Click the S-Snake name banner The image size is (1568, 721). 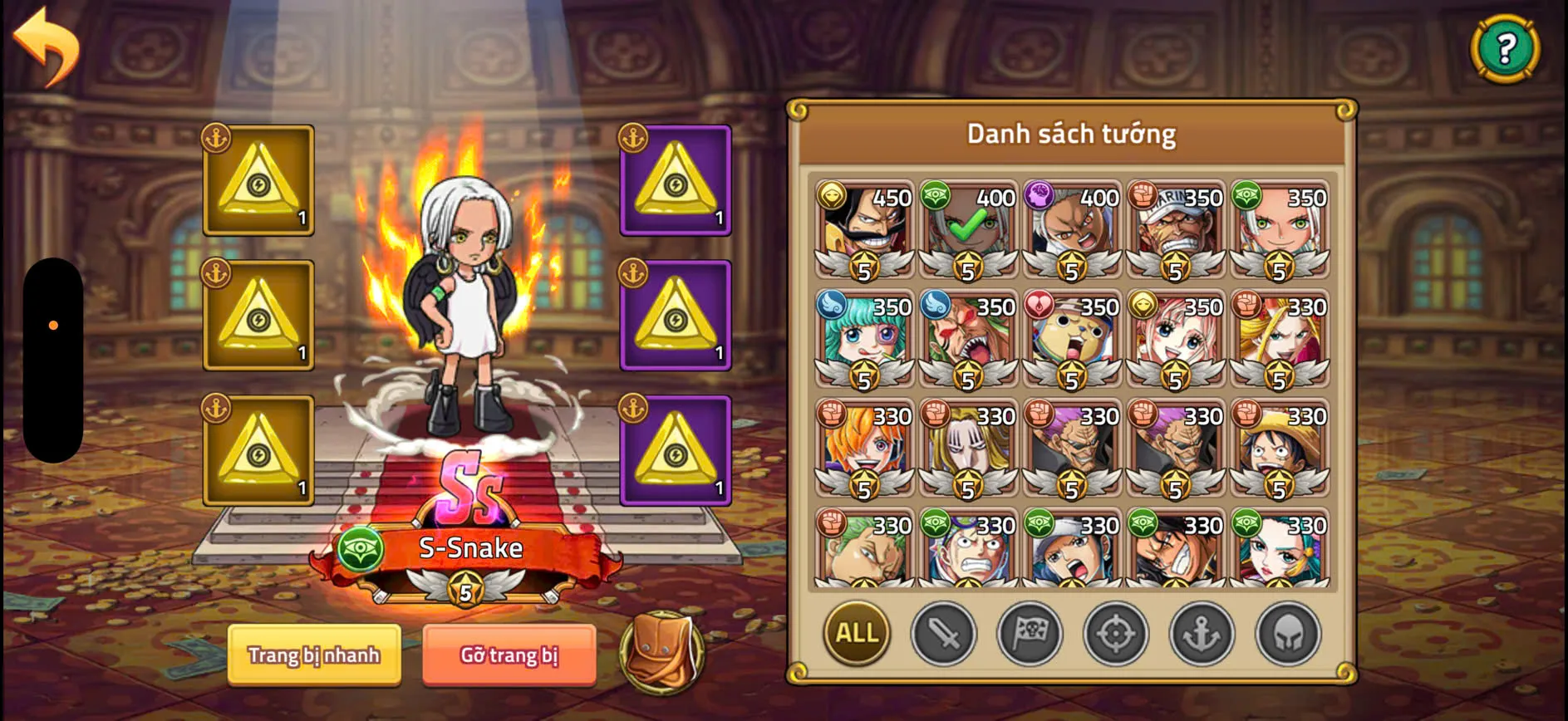(470, 547)
